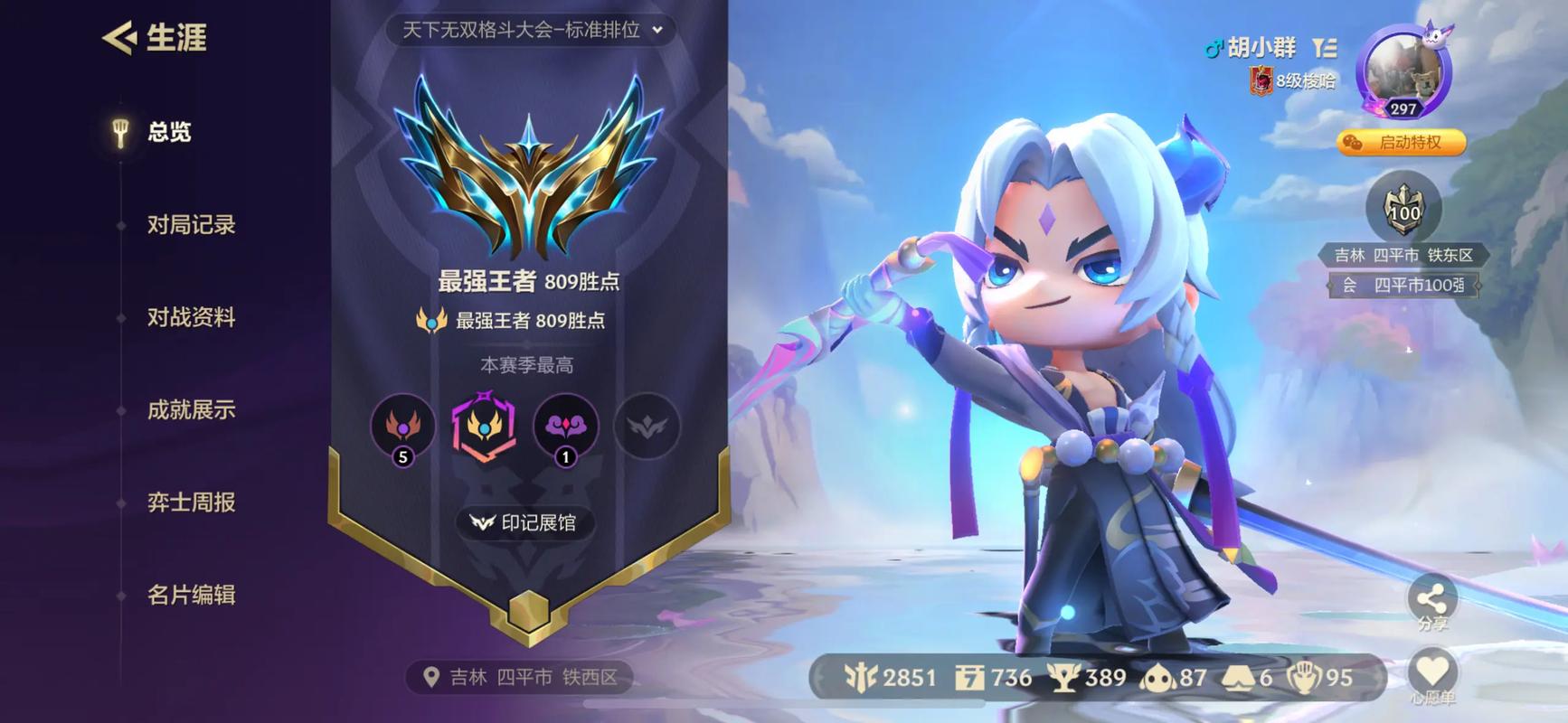Select the badge marked with number 5

tap(403, 426)
